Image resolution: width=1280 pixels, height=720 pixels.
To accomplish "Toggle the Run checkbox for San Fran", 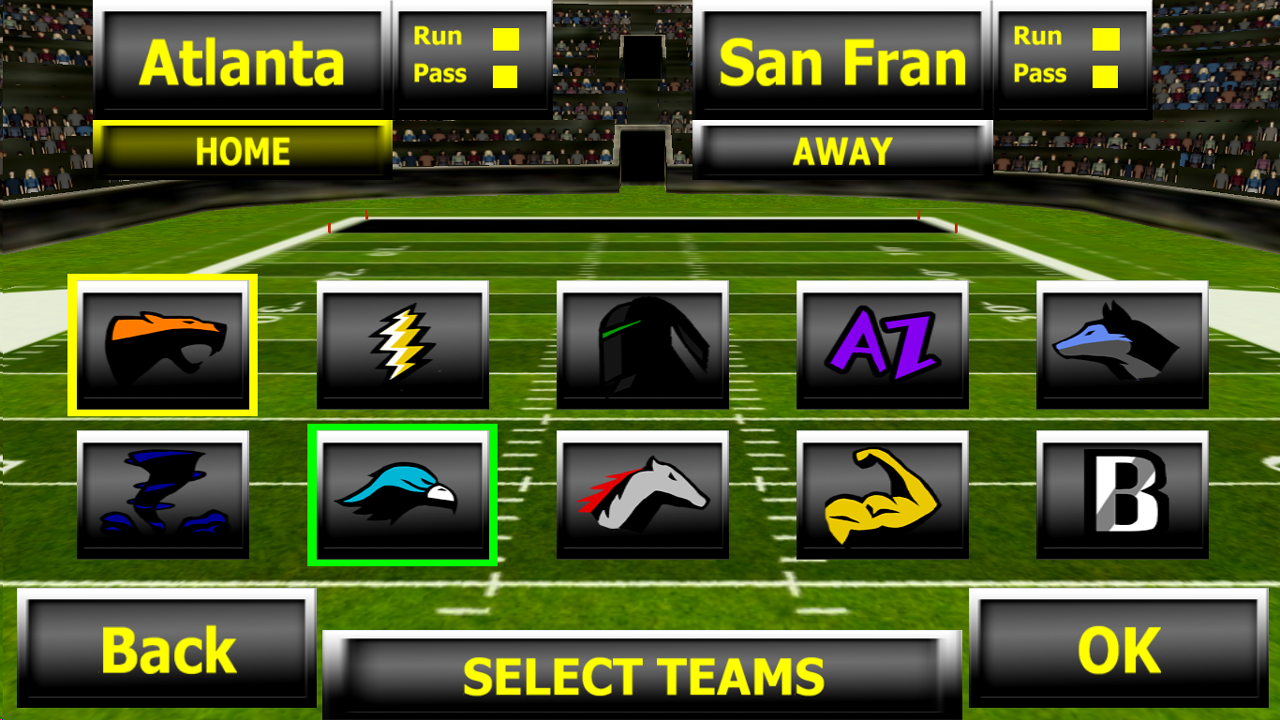I will (x=1105, y=38).
